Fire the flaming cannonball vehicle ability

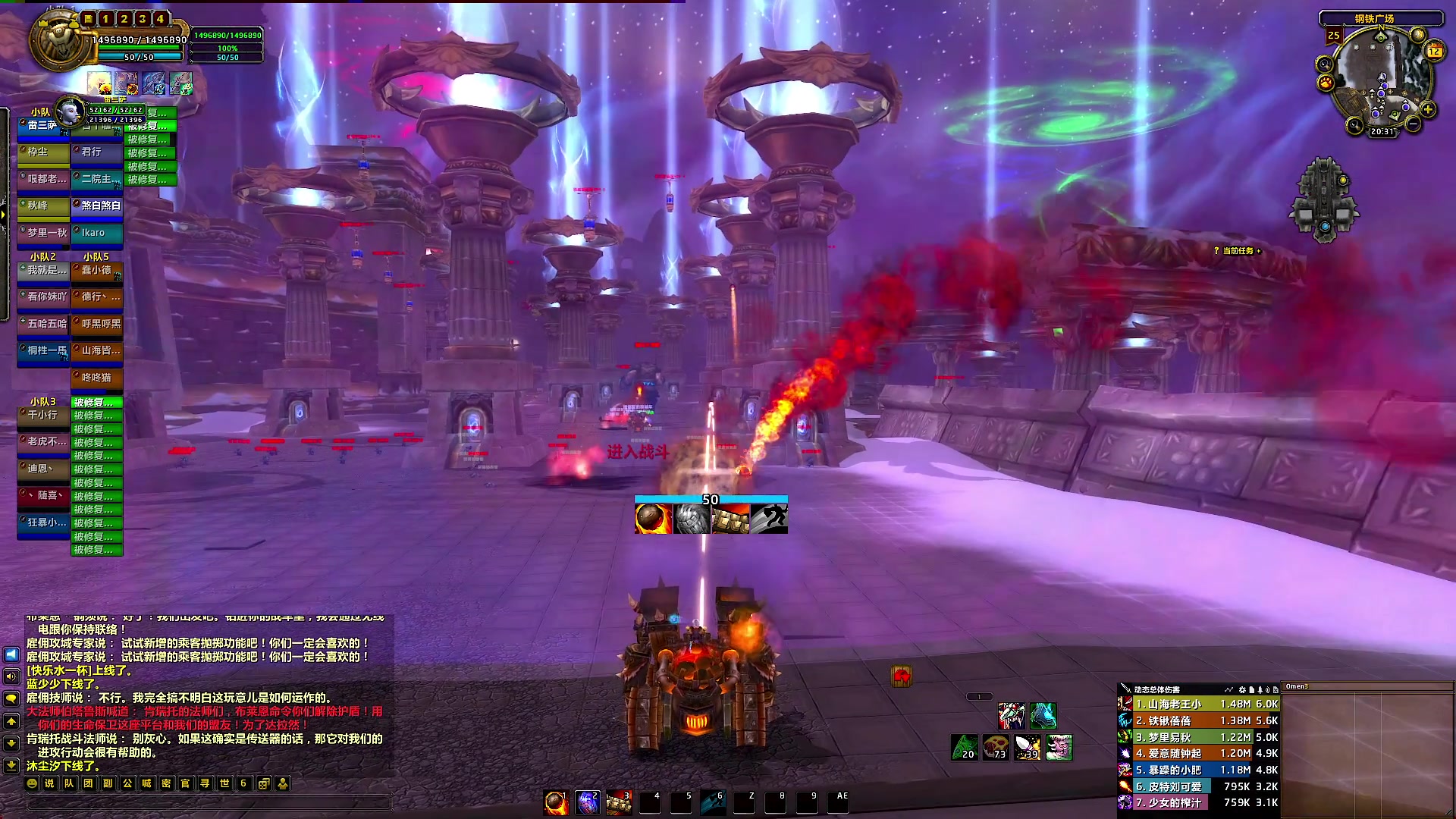tap(653, 519)
